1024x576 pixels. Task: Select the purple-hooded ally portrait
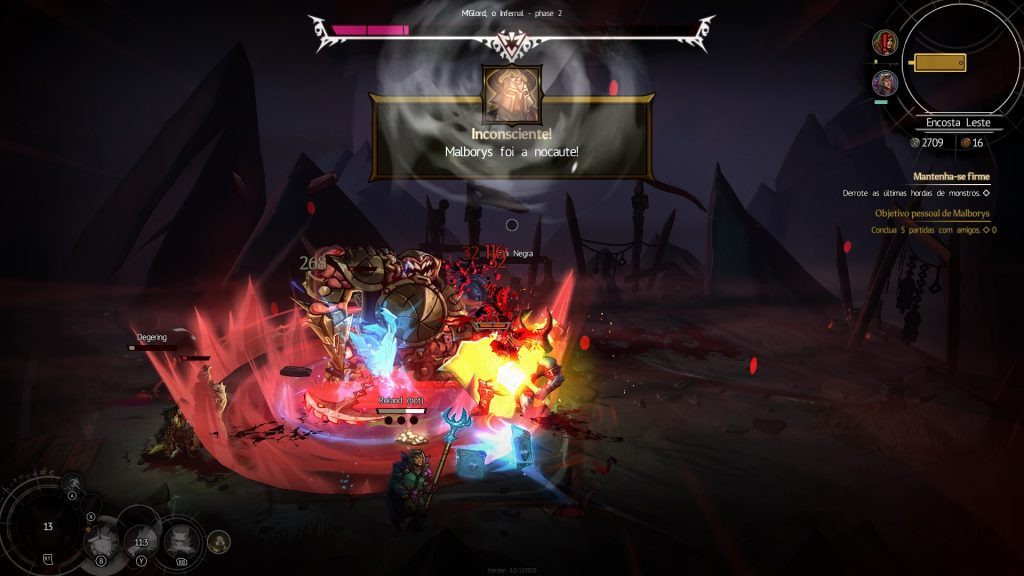tap(884, 82)
